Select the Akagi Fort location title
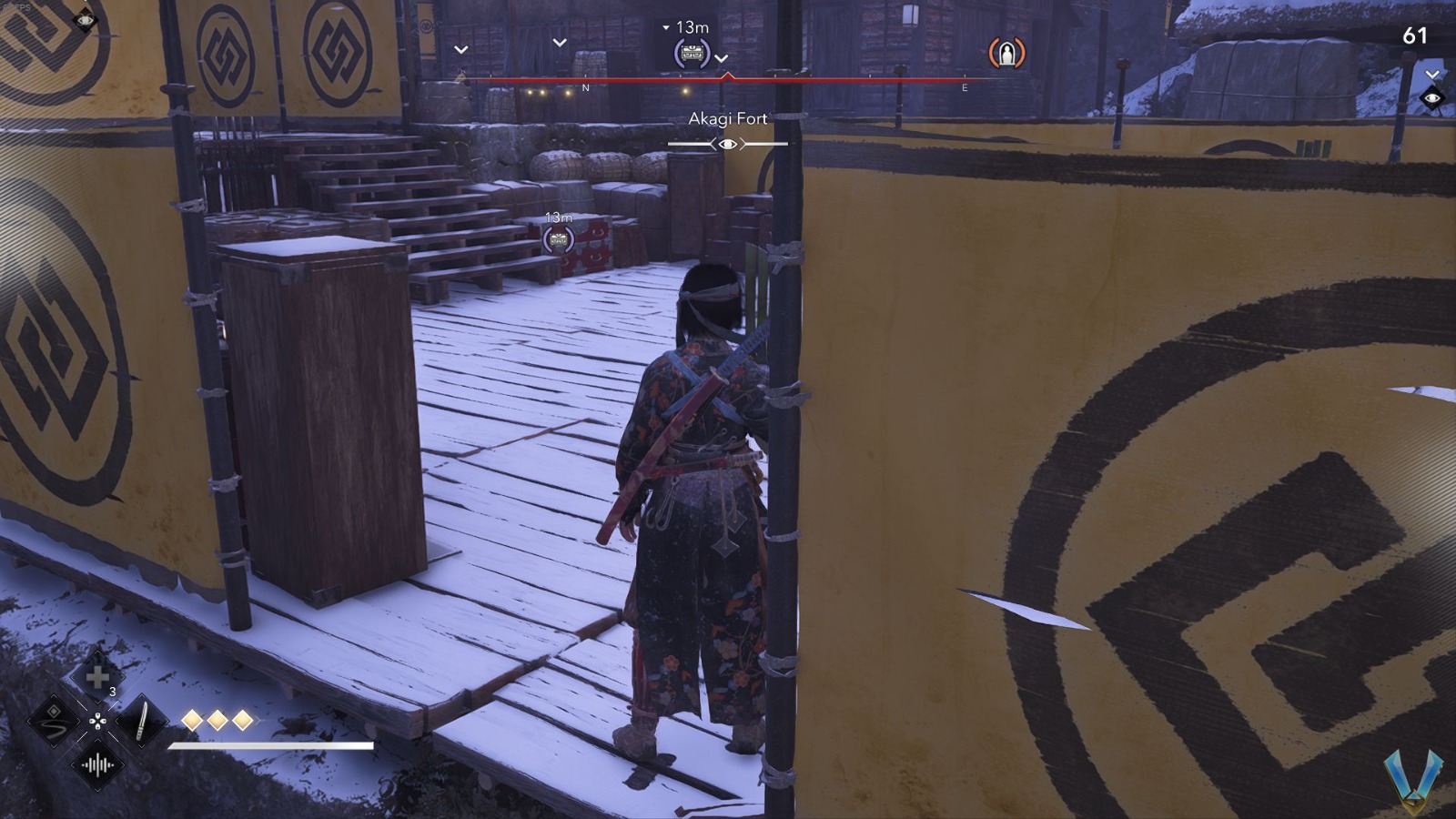Screen dimensions: 1456x819 (726, 118)
